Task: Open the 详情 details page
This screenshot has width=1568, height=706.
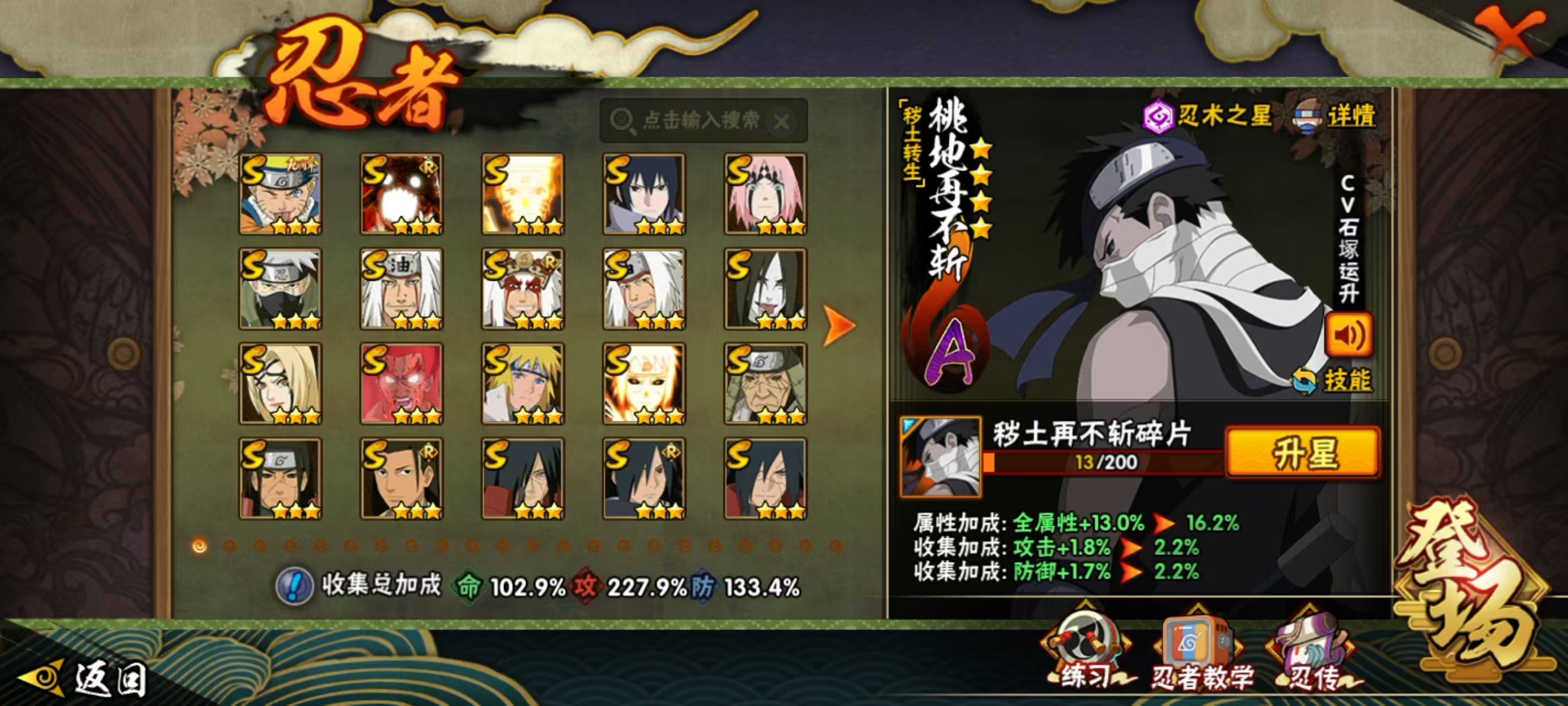Action: pos(1335,116)
